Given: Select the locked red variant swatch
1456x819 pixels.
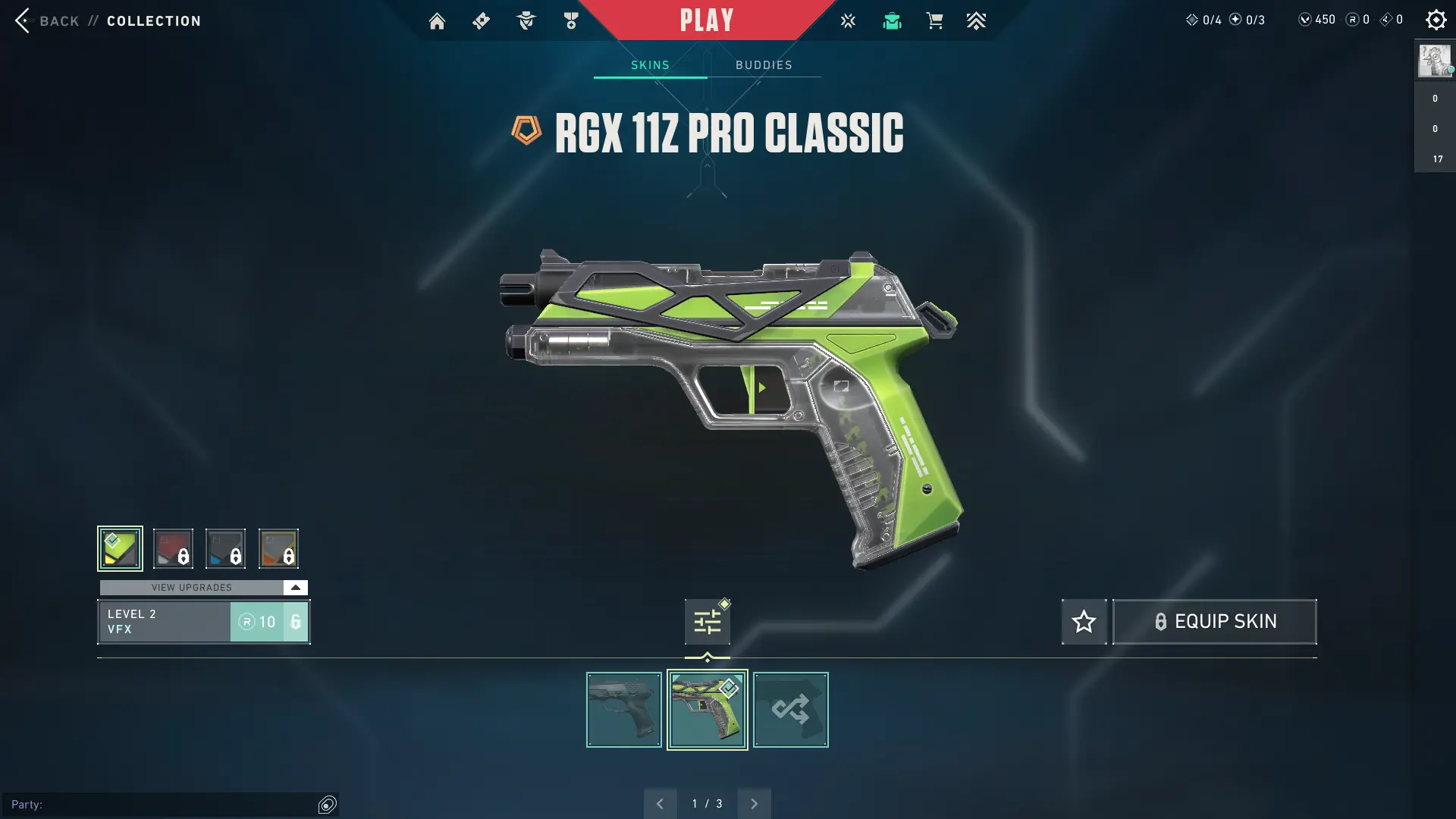Looking at the screenshot, I should (173, 548).
